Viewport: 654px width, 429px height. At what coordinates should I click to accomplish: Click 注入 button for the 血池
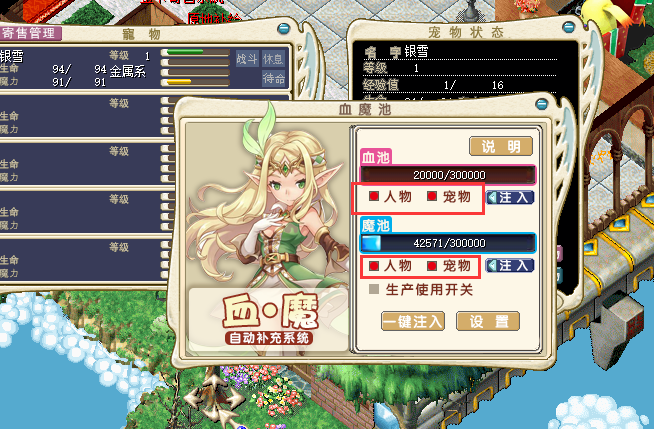click(510, 197)
